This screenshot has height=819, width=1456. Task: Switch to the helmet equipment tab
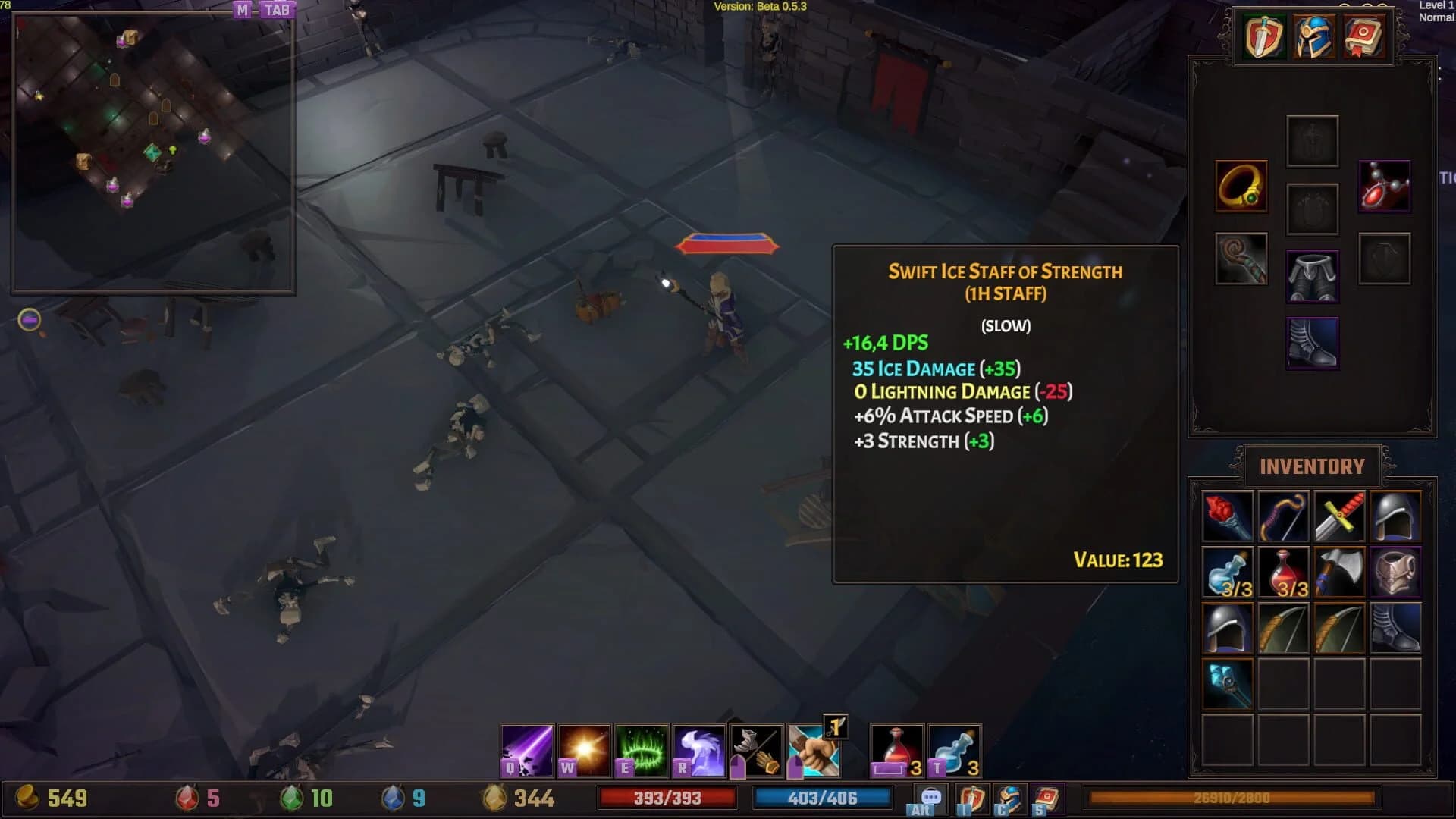point(1312,36)
